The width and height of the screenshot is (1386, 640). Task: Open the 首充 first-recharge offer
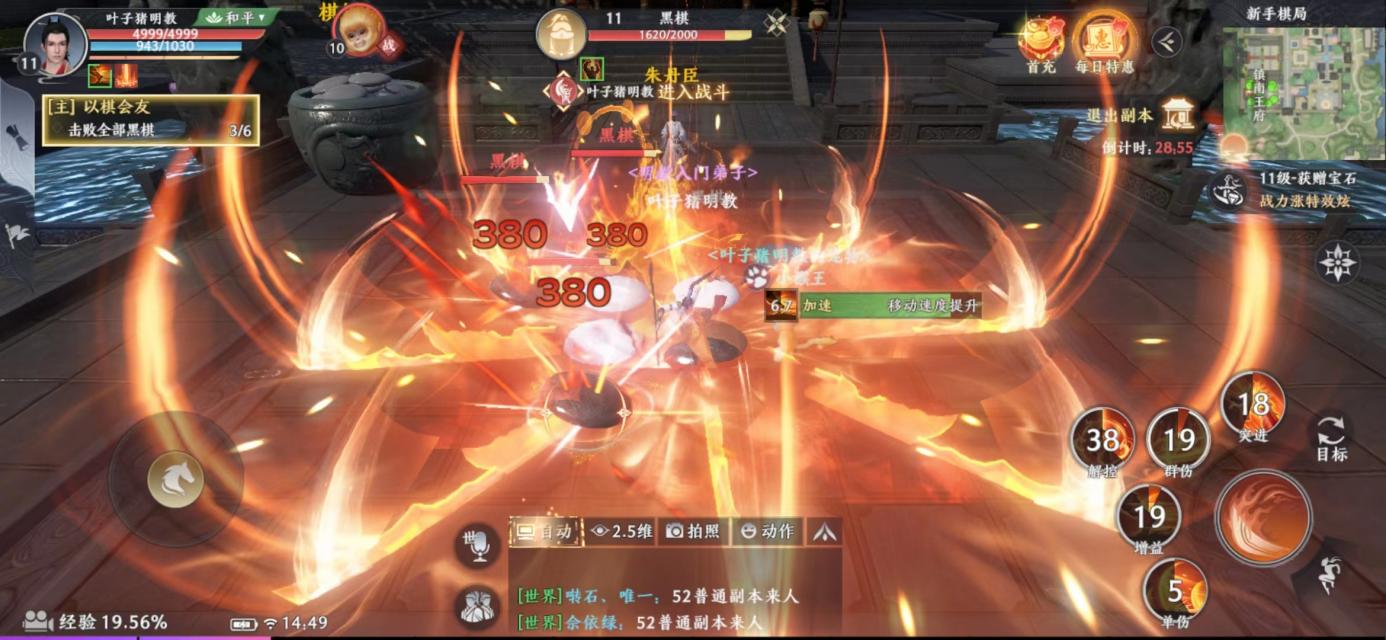(x=1041, y=44)
